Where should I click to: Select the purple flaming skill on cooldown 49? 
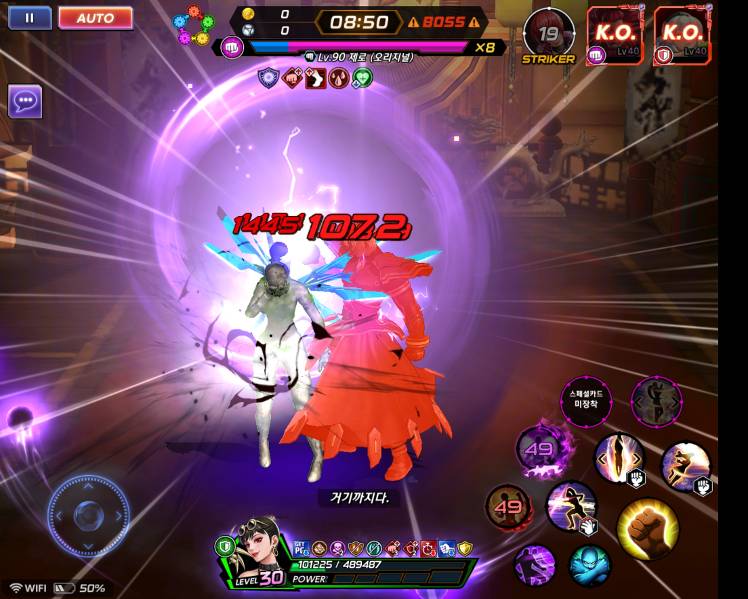(540, 449)
